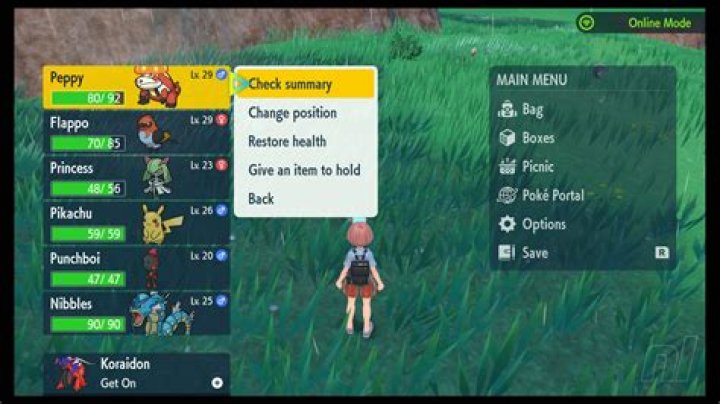Open the Poké Portal

[x=553, y=195]
